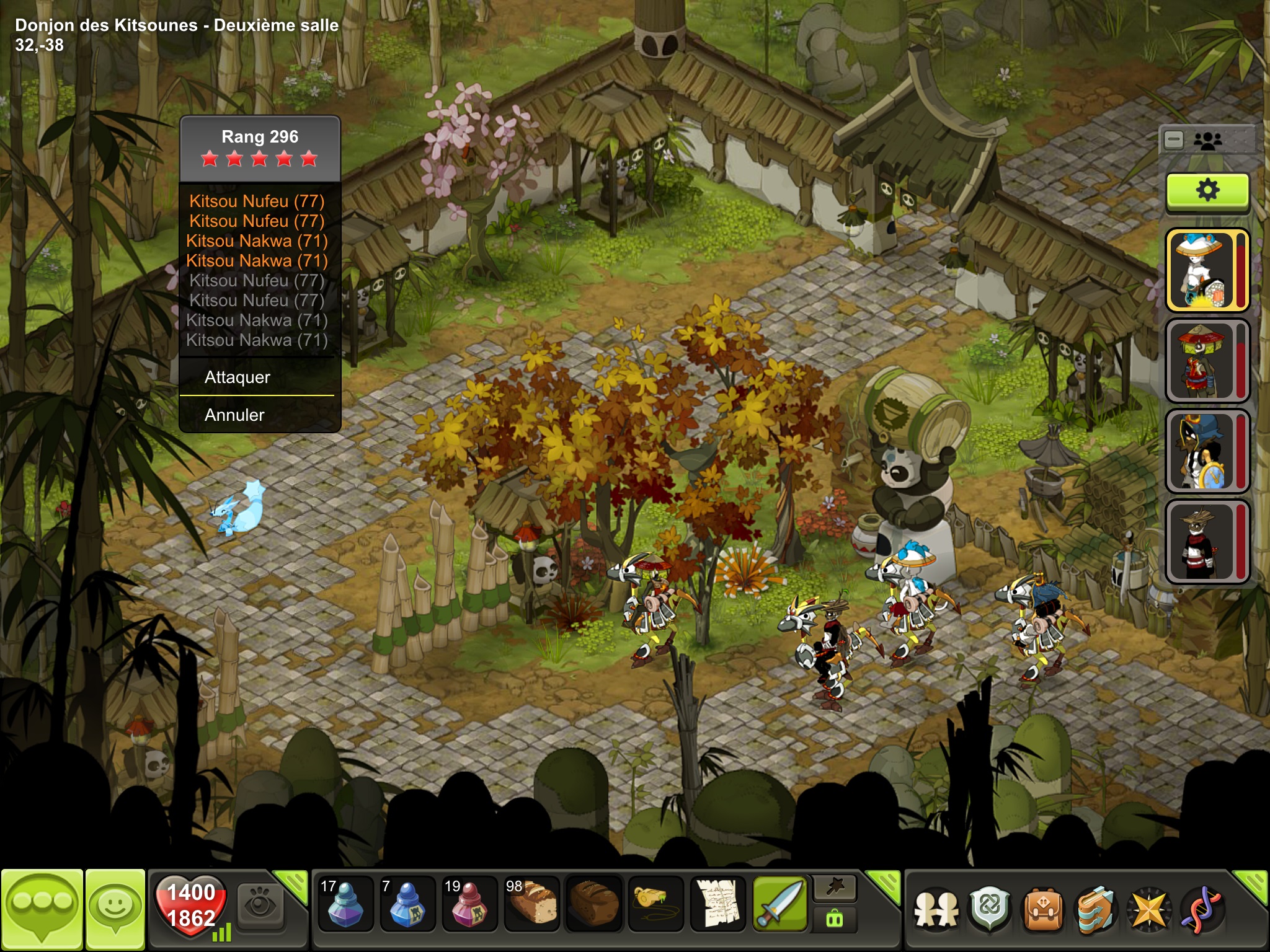This screenshot has width=1270, height=952.
Task: Use the red potion with 19 count
Action: click(469, 905)
